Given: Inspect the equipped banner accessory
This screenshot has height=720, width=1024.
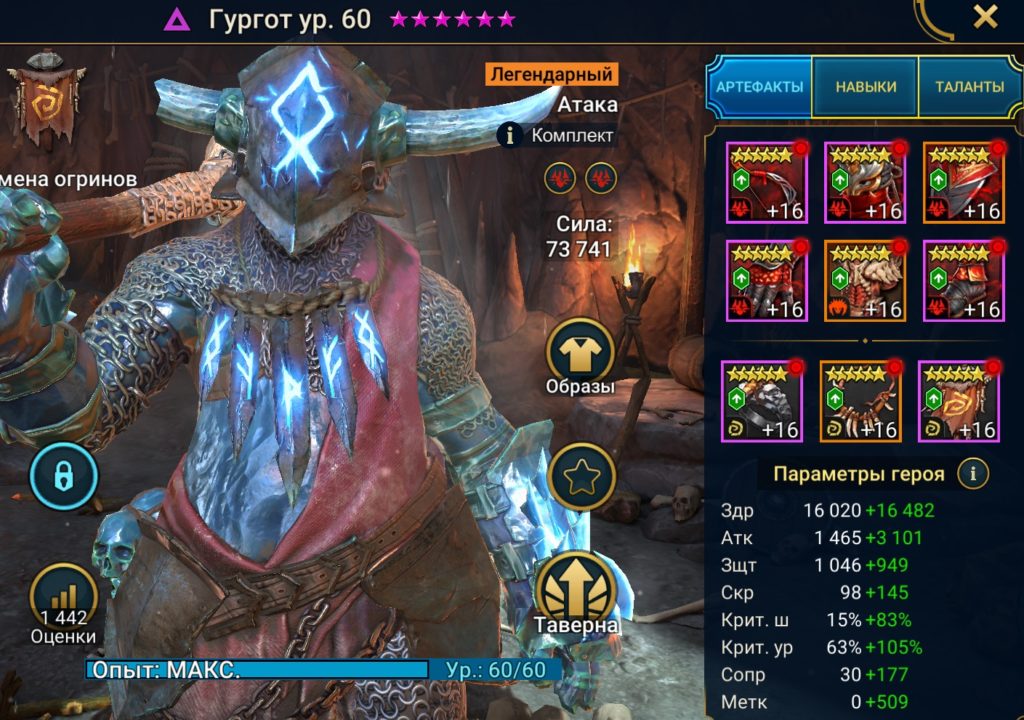Looking at the screenshot, I should click(958, 401).
